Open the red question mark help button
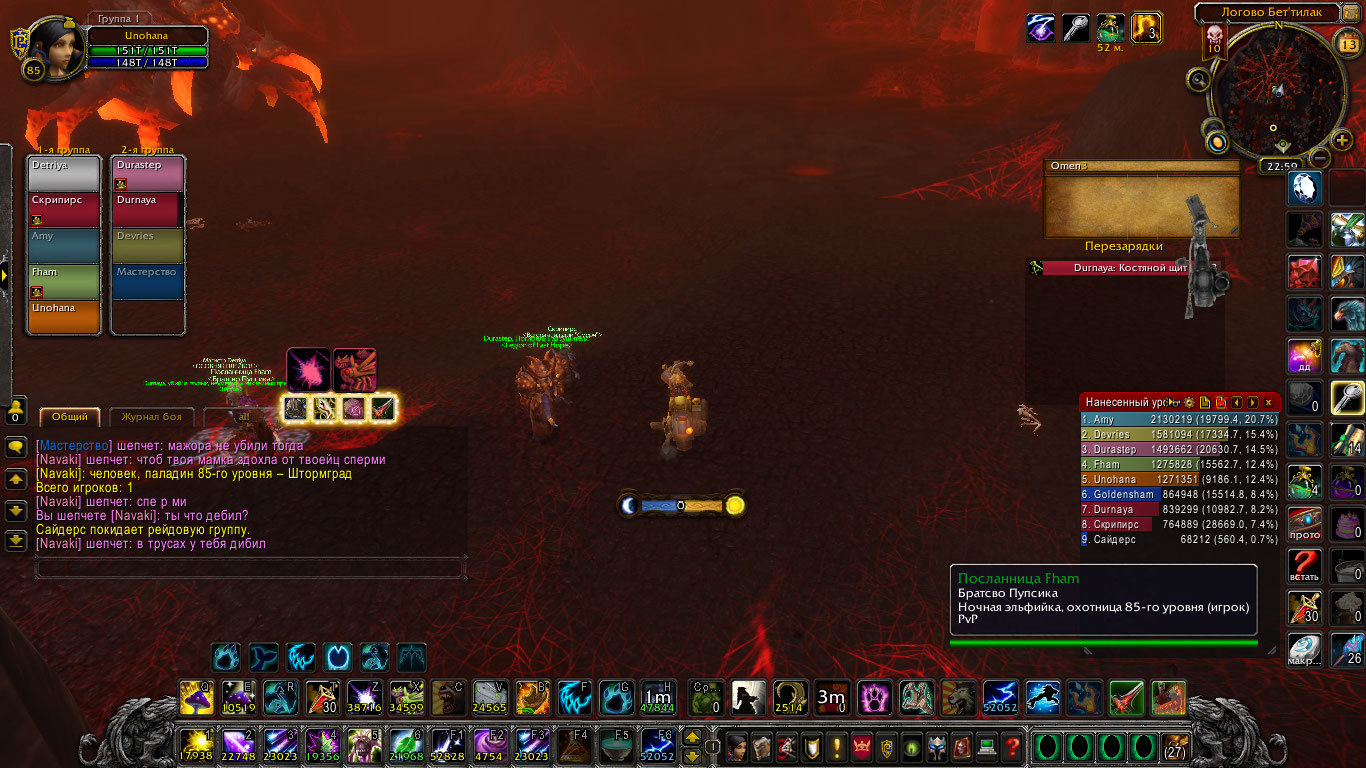This screenshot has height=768, width=1366. tap(1012, 746)
